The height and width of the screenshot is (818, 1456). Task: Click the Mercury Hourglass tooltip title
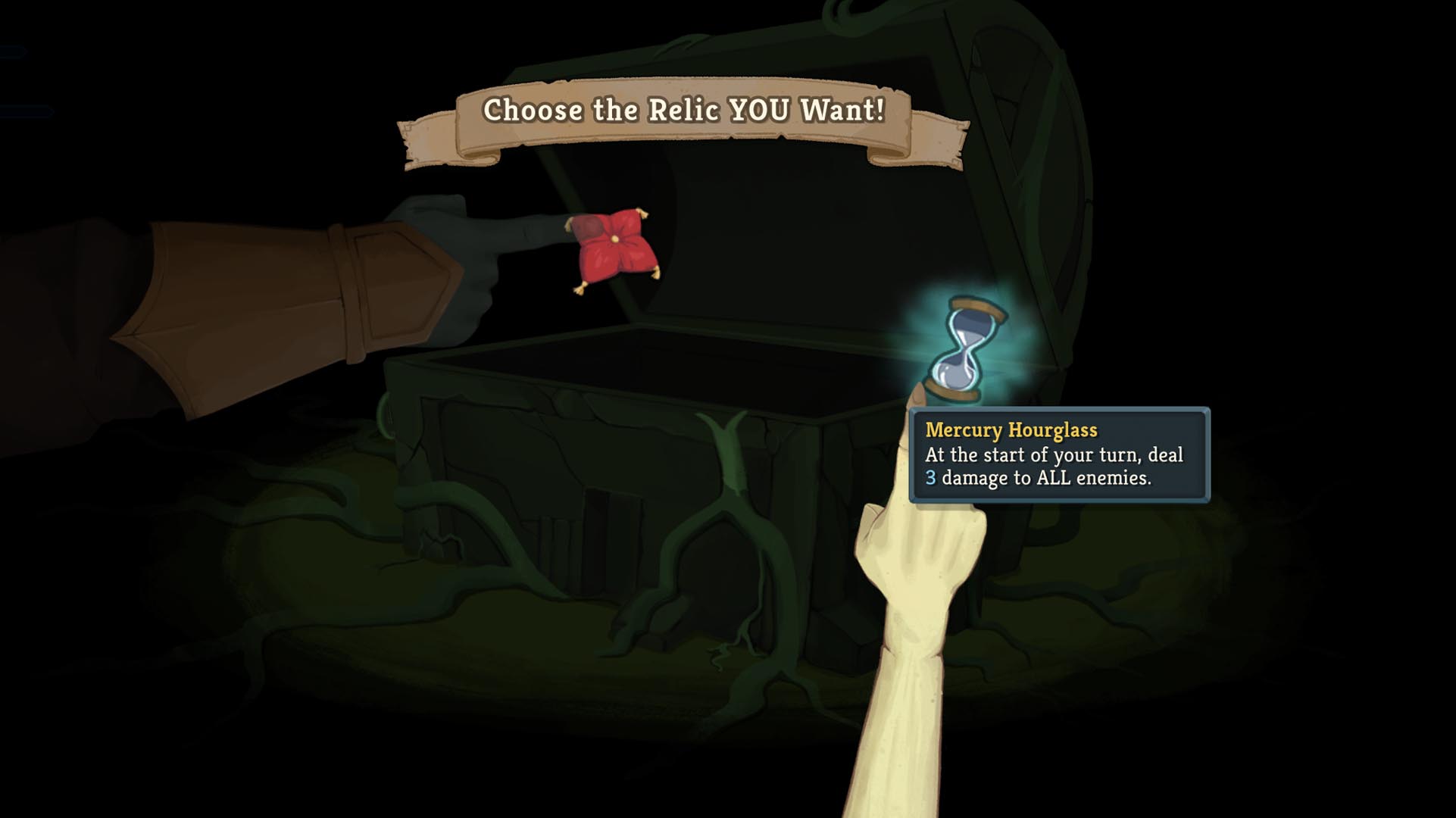click(1010, 430)
